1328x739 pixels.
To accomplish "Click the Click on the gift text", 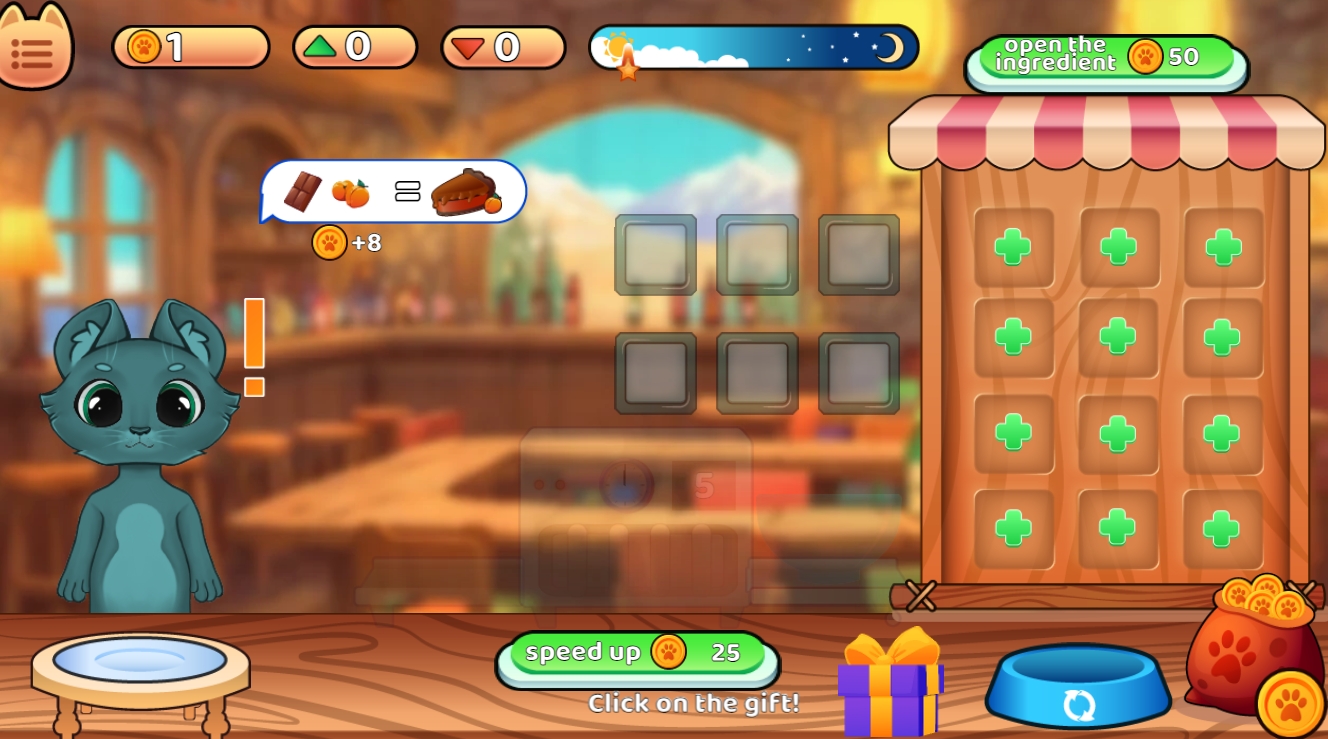I will pyautogui.click(x=694, y=704).
